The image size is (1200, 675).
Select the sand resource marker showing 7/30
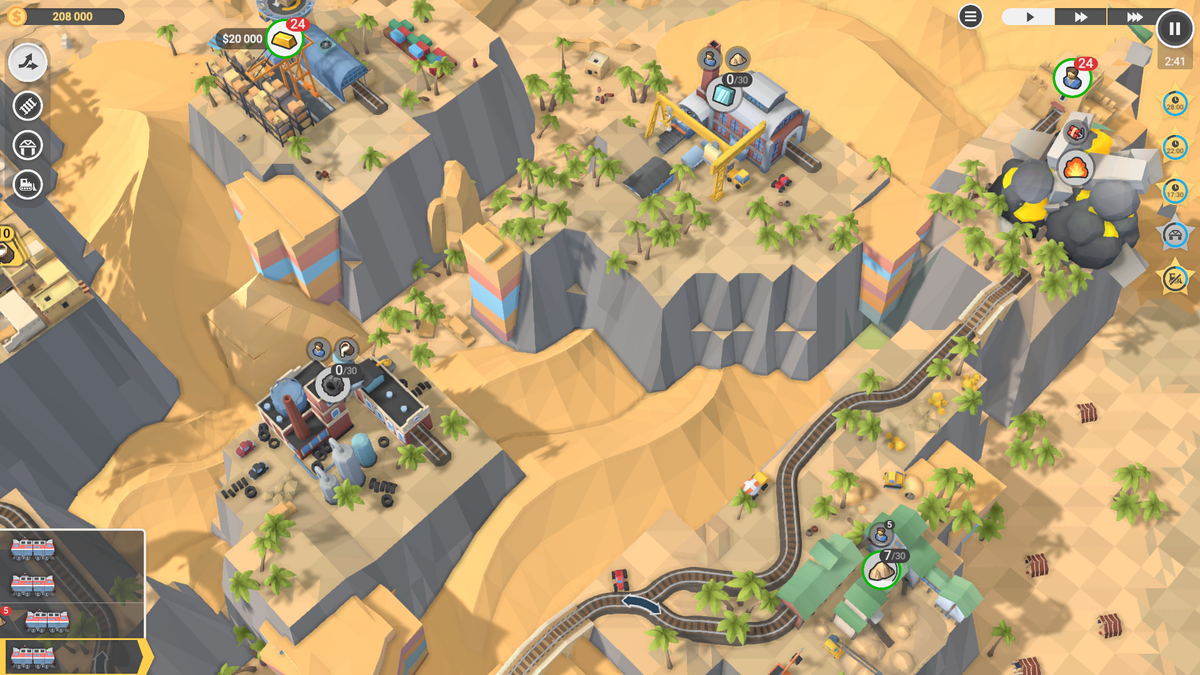(x=881, y=569)
